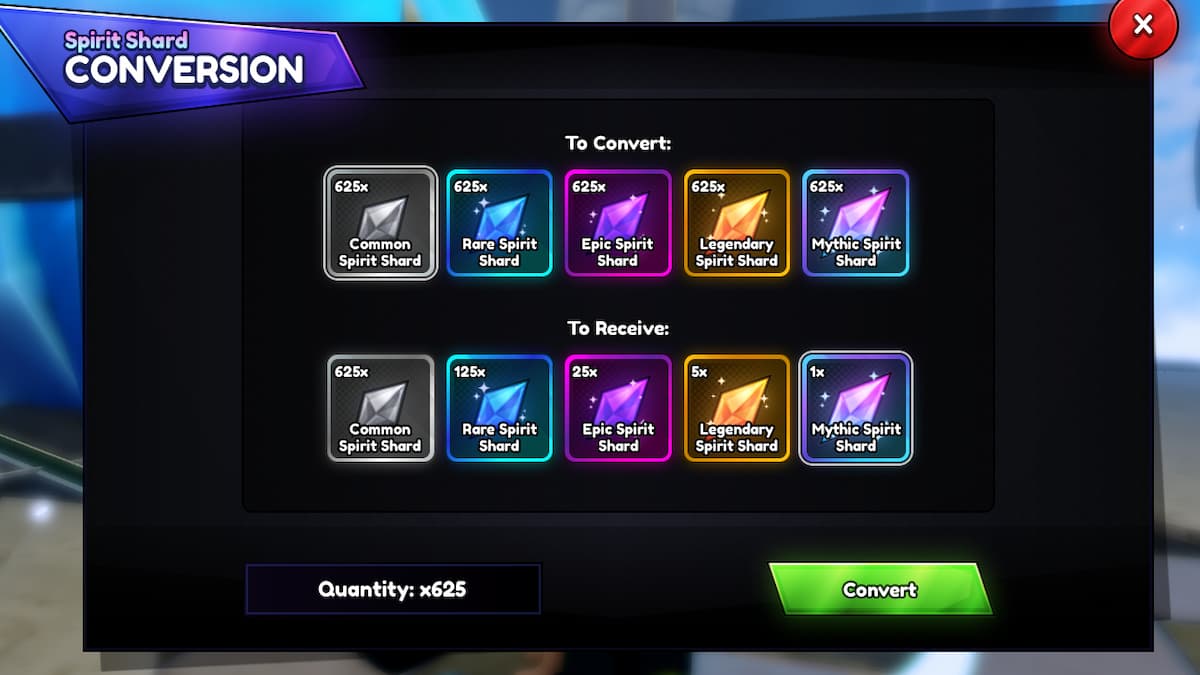Pick Epic Spirit Shard under To Receive

(618, 408)
